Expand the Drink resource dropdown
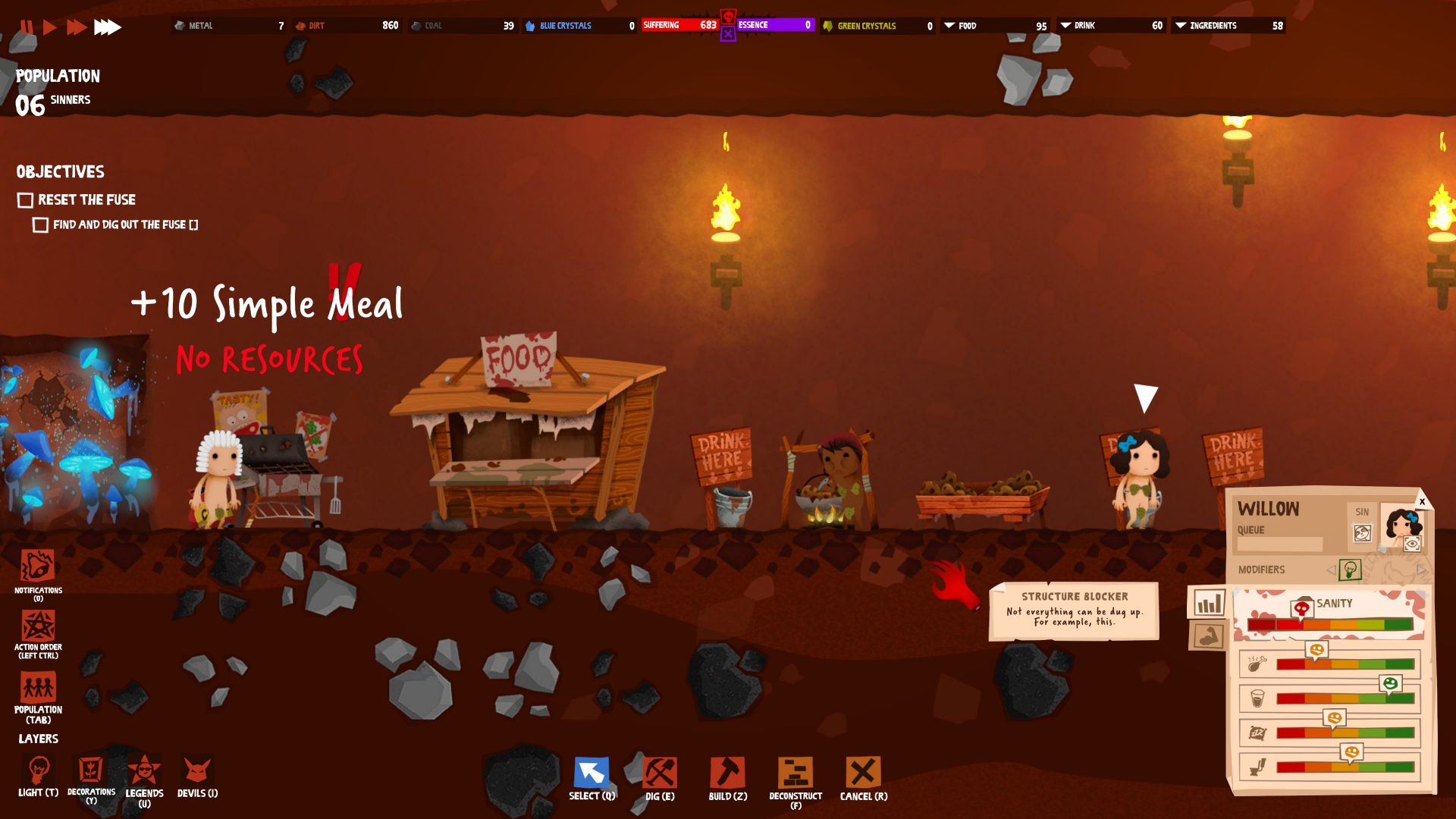This screenshot has height=819, width=1456. point(1068,25)
